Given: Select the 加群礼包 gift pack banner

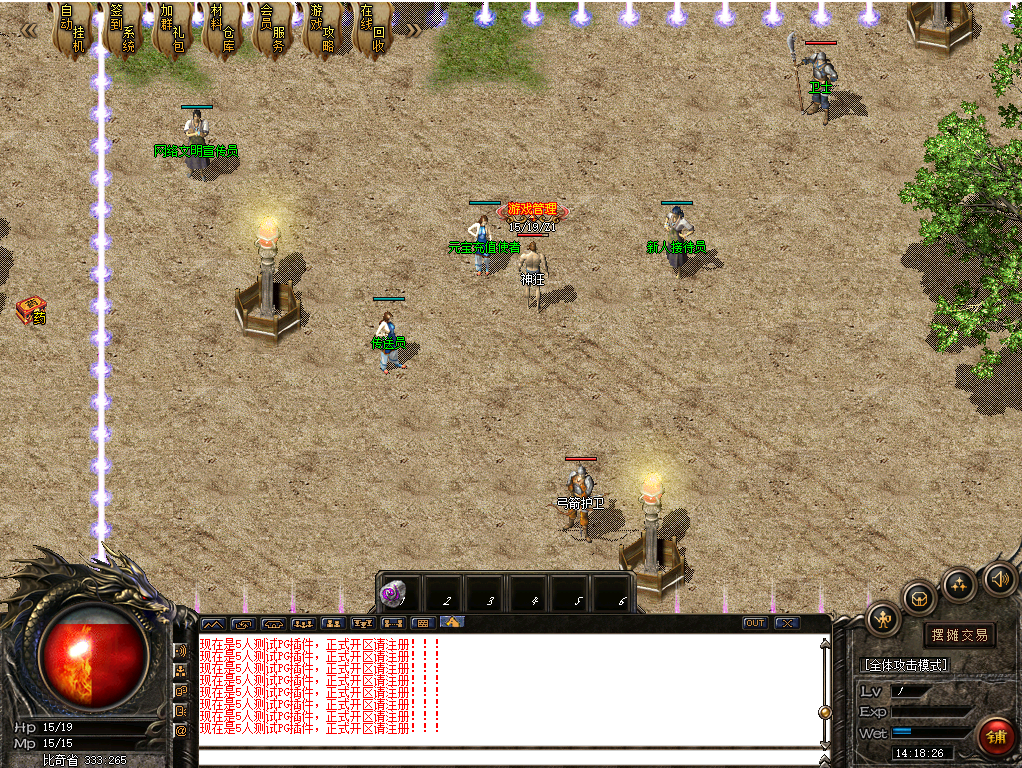Looking at the screenshot, I should click(x=172, y=30).
